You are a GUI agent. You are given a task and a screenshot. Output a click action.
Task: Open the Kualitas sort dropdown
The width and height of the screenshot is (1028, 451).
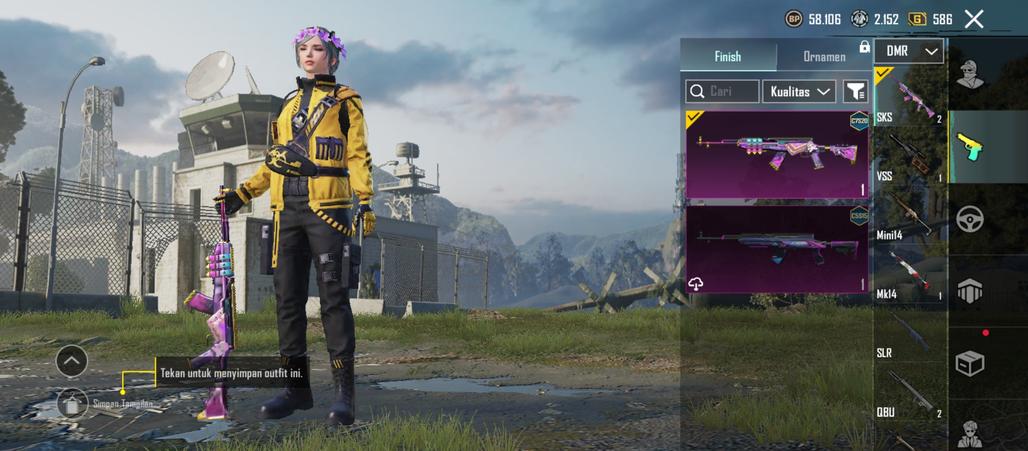click(x=799, y=92)
